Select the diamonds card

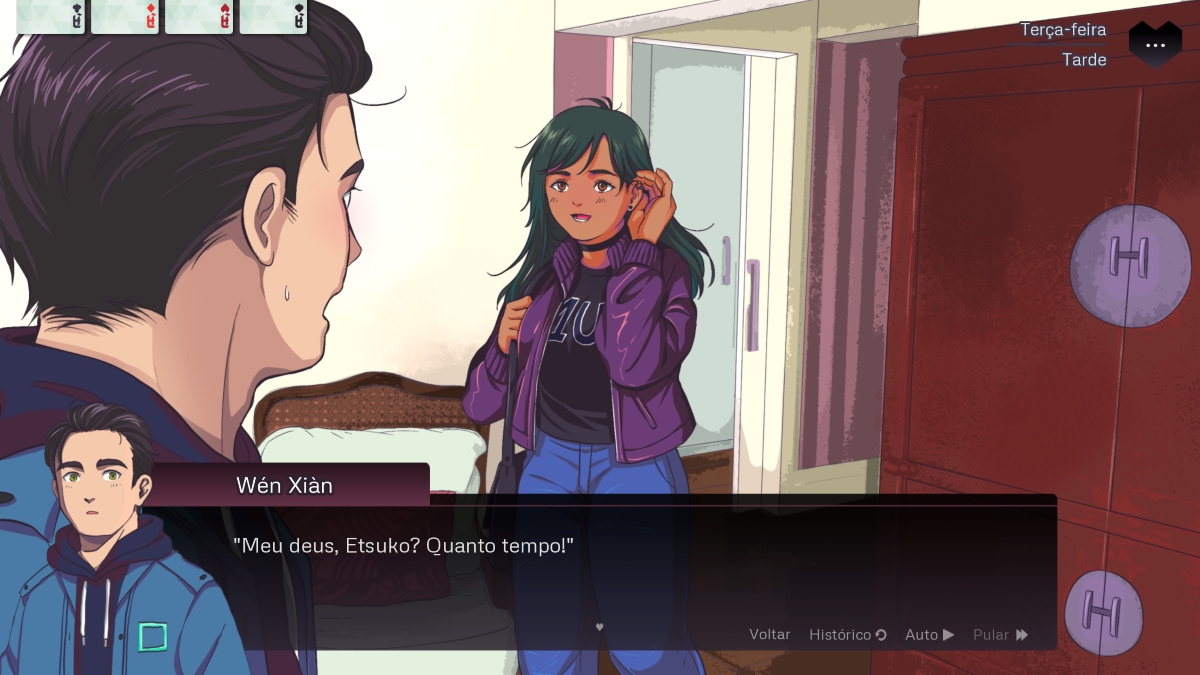coord(126,16)
